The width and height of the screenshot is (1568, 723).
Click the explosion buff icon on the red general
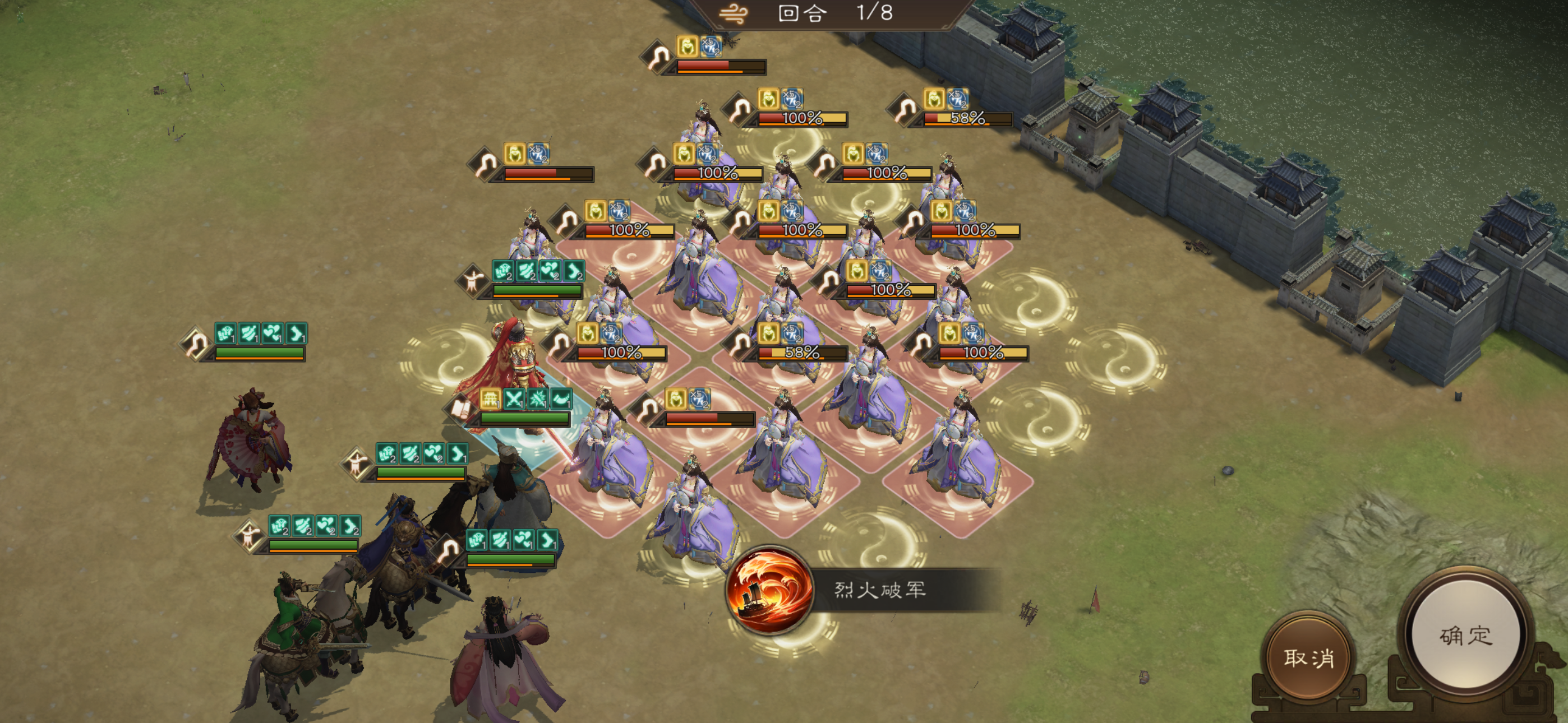click(x=537, y=399)
